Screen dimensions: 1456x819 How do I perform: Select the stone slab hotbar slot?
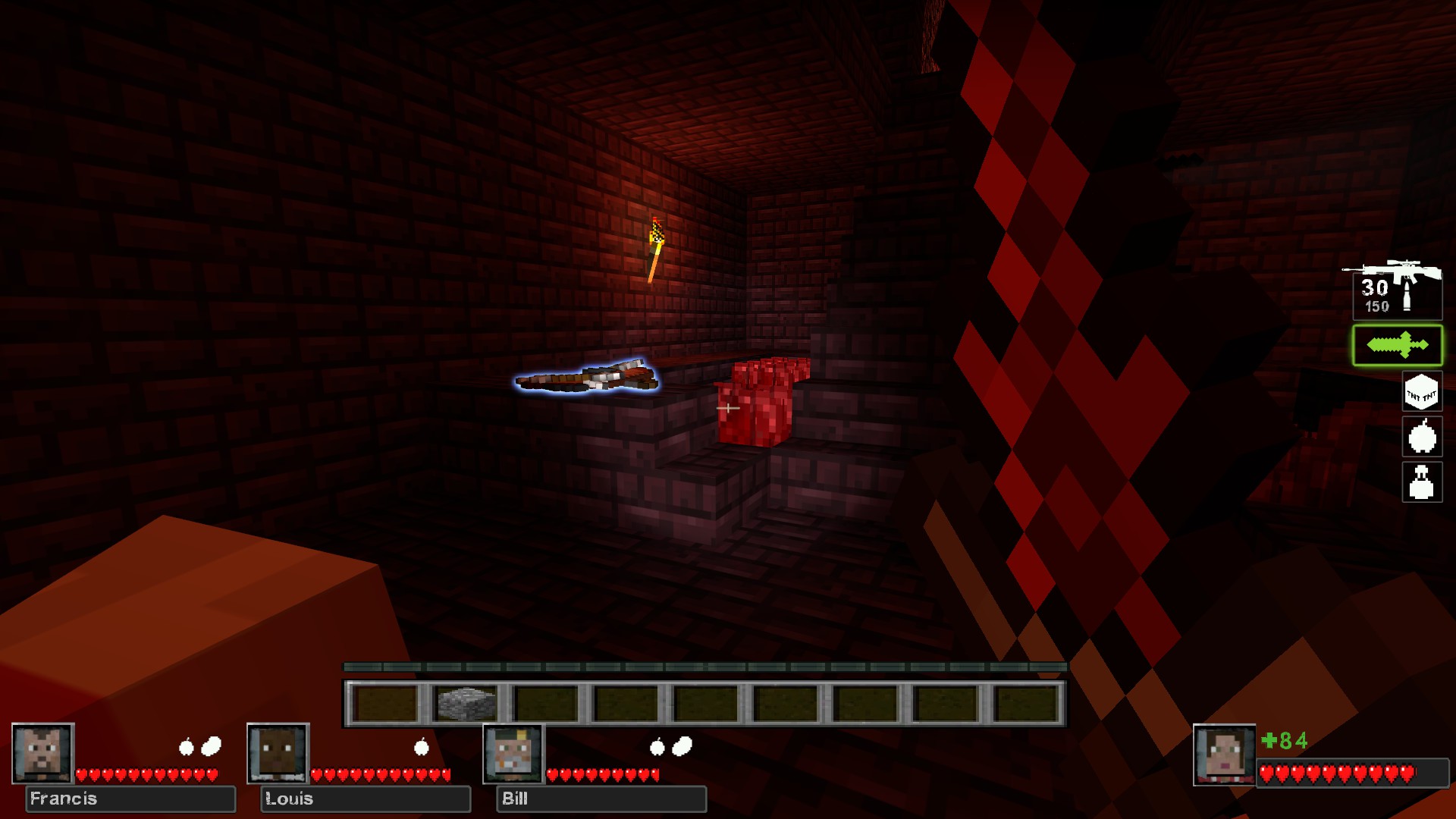(x=466, y=703)
